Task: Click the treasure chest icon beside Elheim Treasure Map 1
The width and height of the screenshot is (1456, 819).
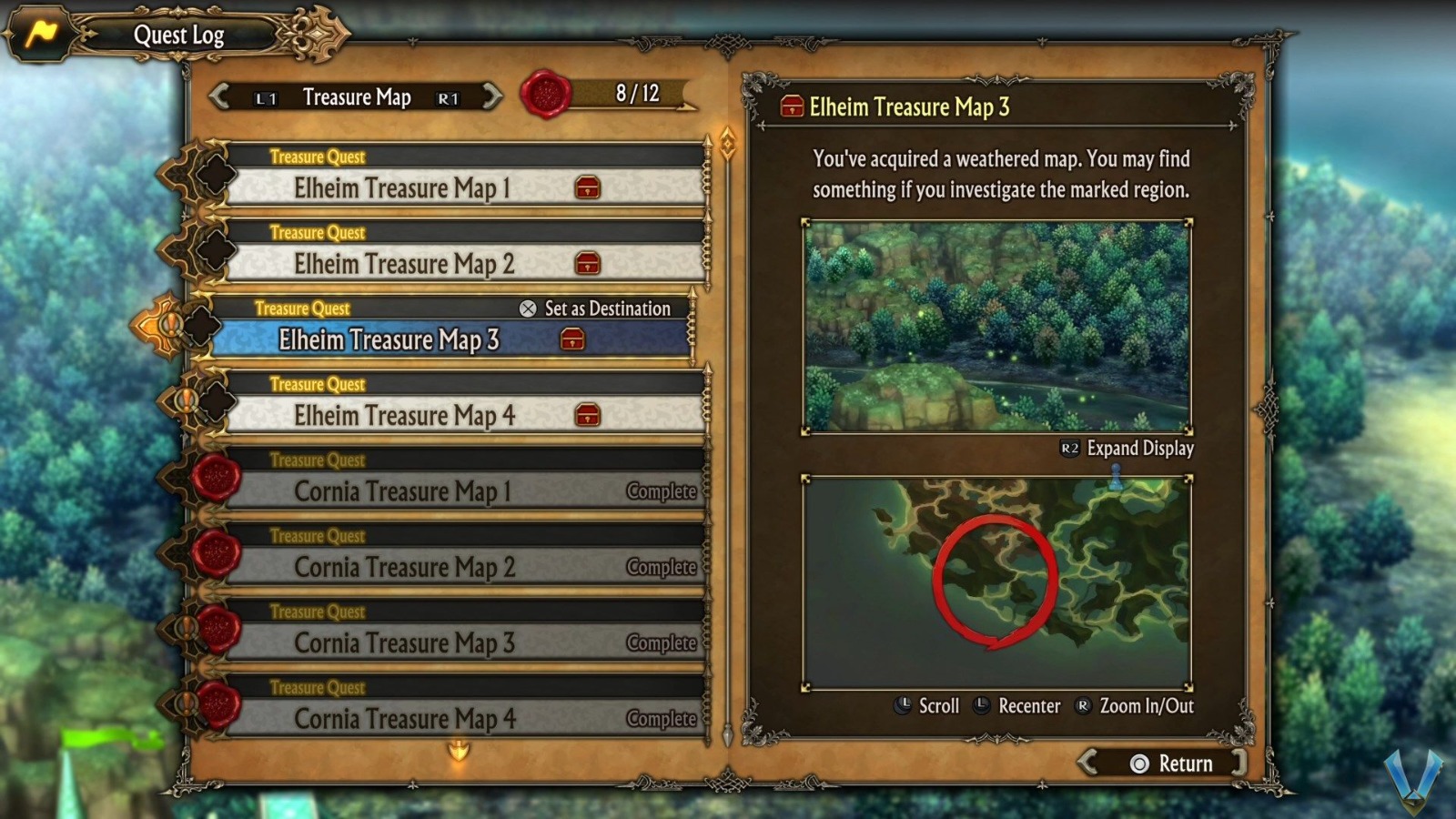Action: [589, 188]
